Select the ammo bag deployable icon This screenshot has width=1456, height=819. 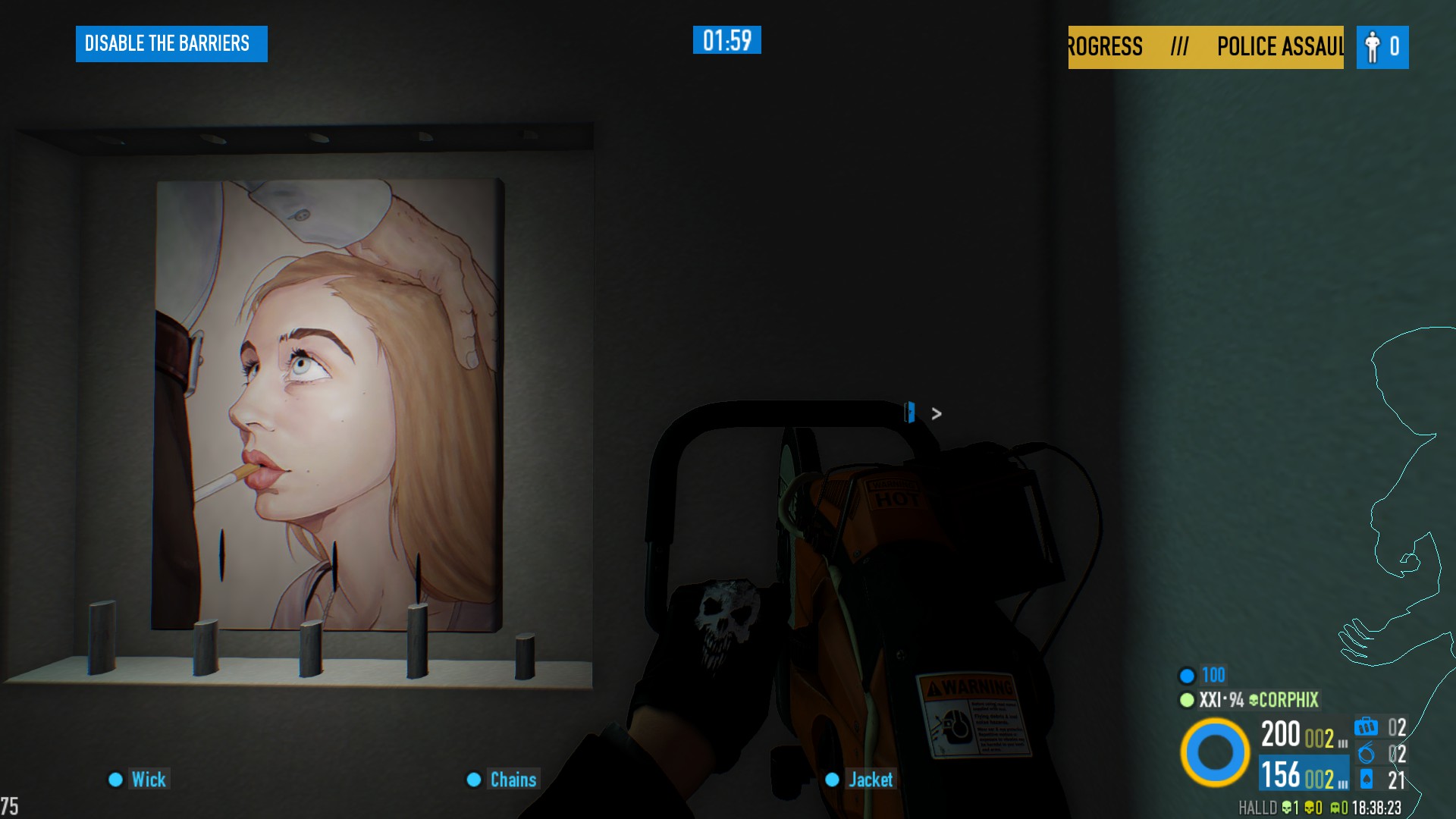[x=1367, y=727]
